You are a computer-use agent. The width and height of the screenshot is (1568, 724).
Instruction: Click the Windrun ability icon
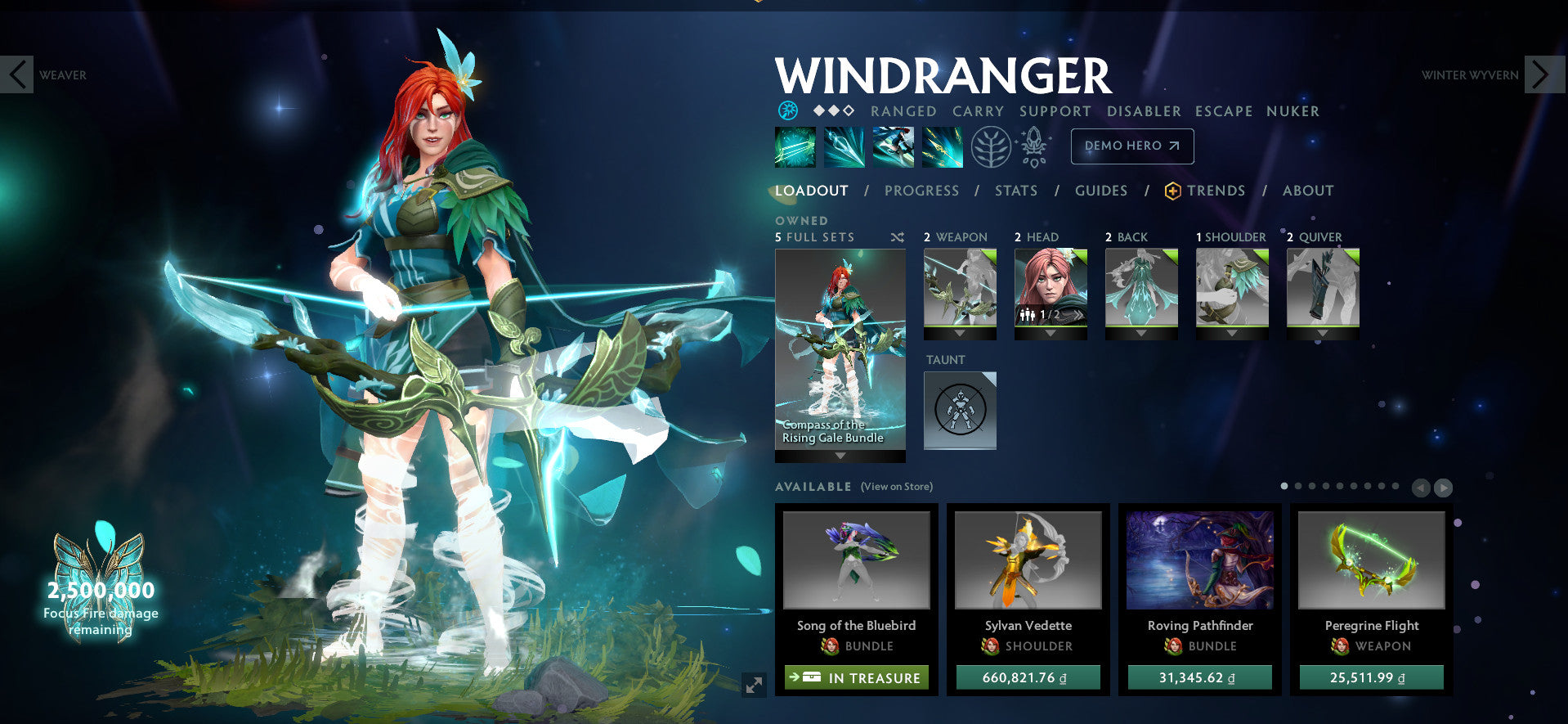click(894, 149)
